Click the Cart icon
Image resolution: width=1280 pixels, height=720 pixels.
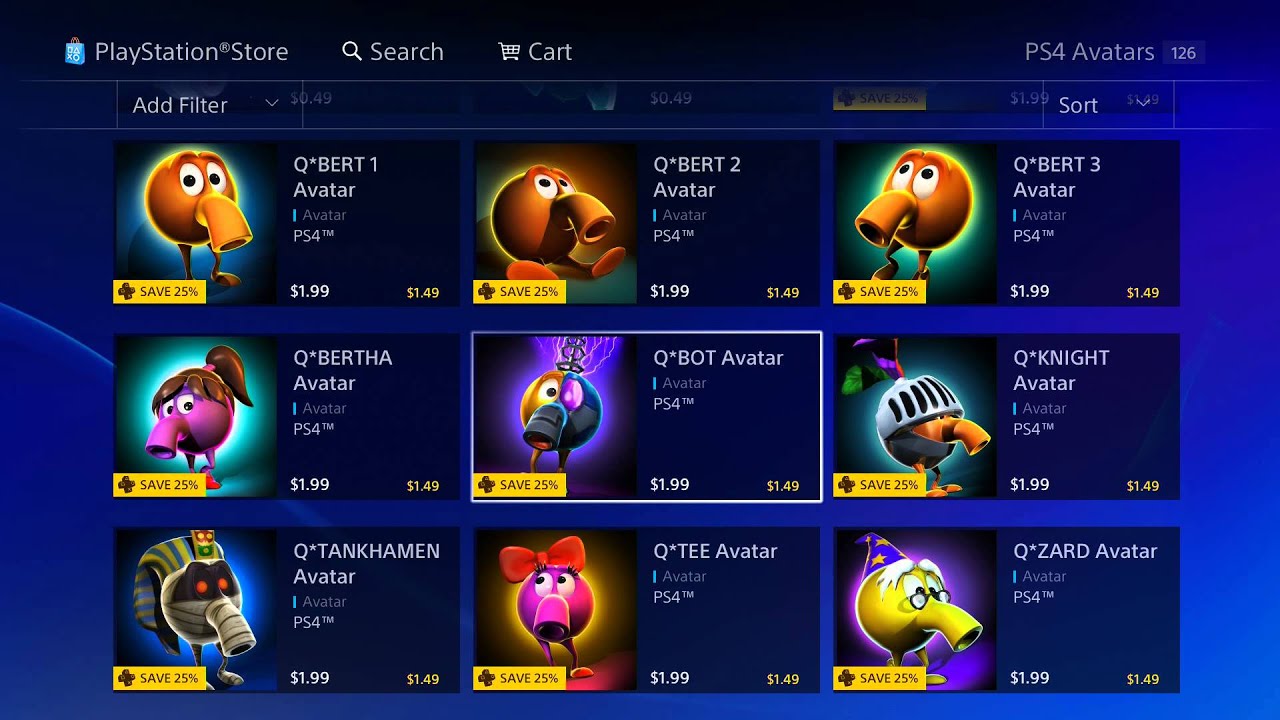click(x=509, y=50)
